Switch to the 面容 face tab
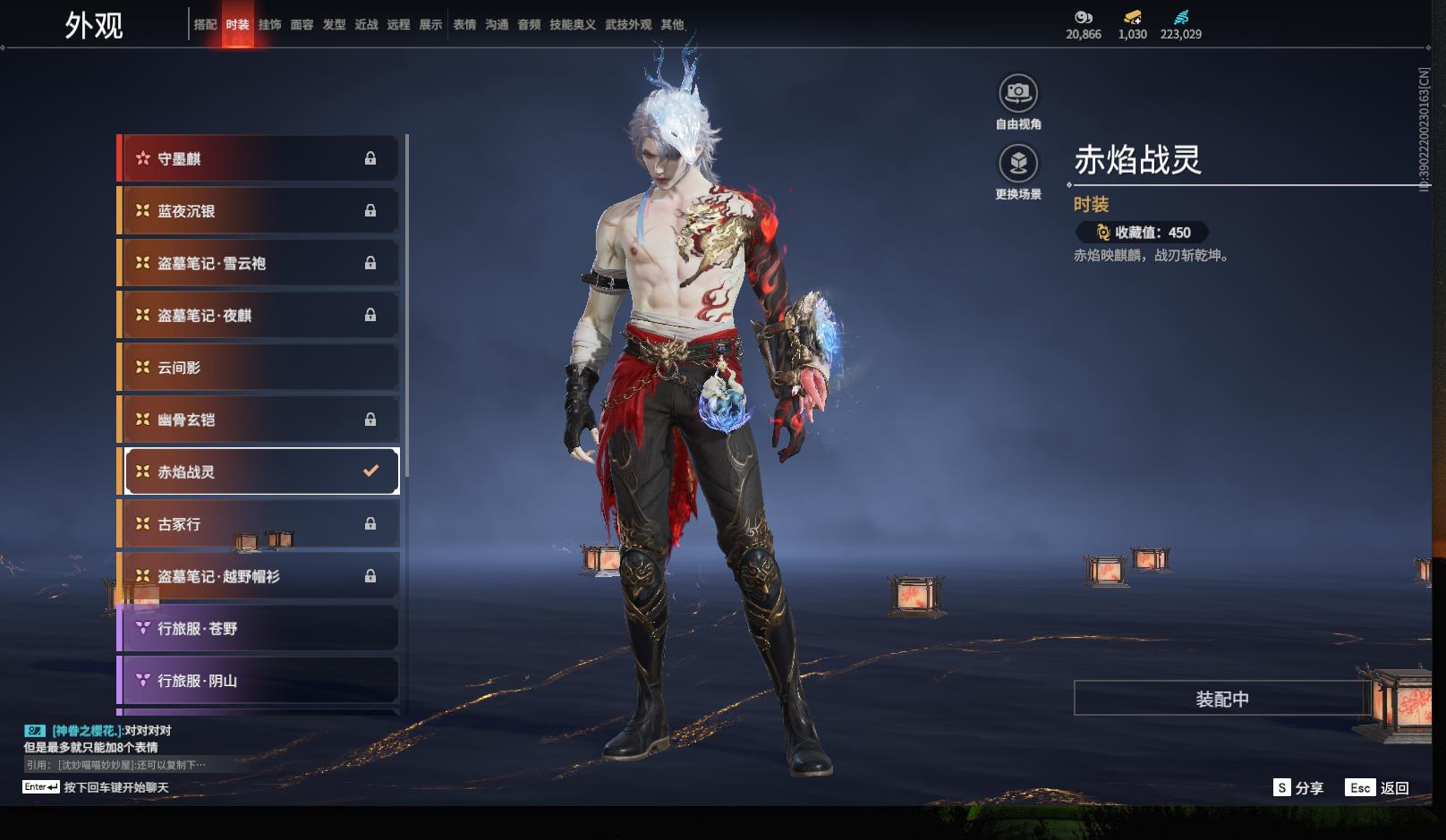This screenshot has height=840, width=1446. [x=302, y=24]
